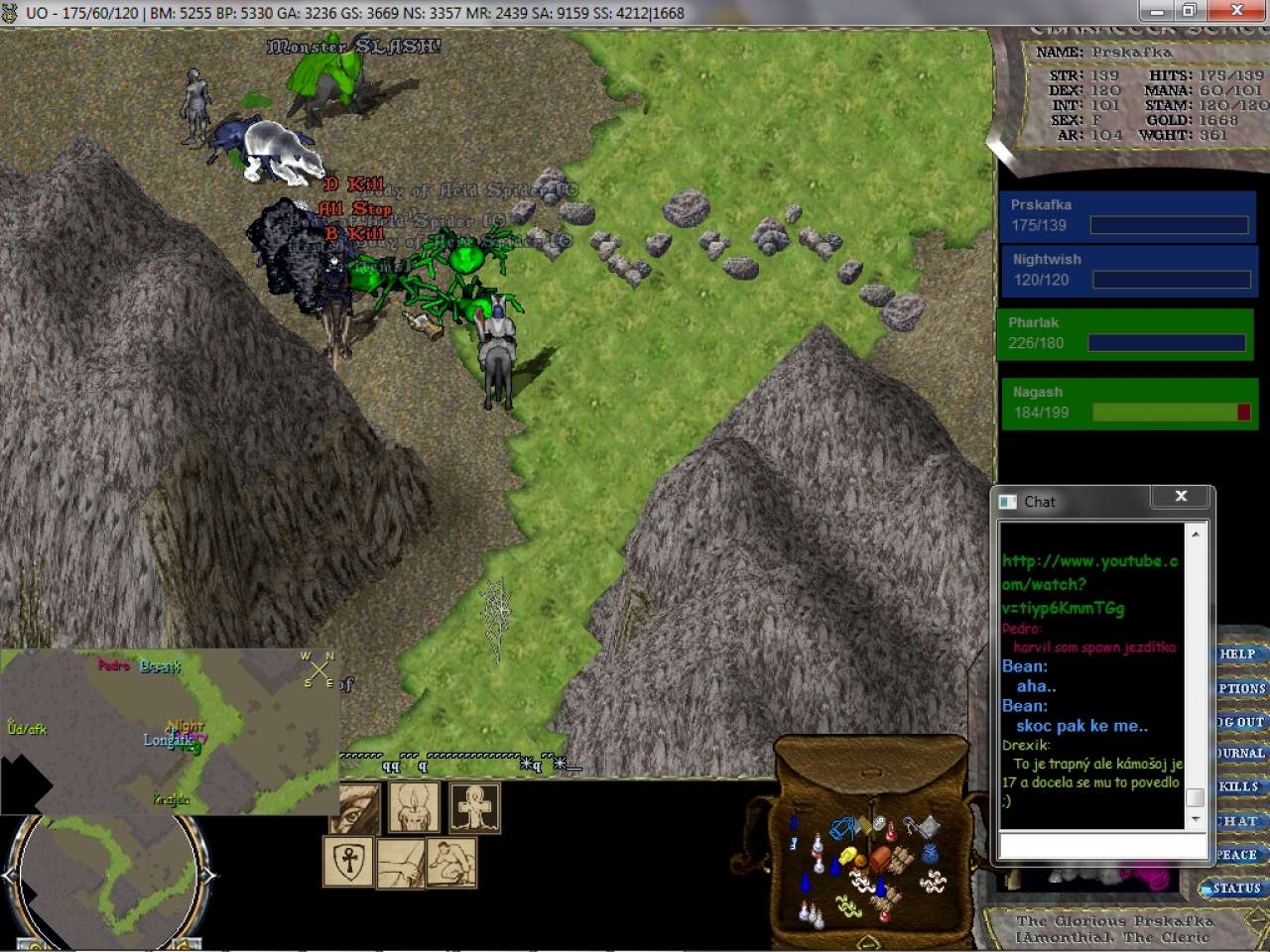This screenshot has height=952, width=1270.
Task: Show the Skills list button
Action: [1239, 786]
